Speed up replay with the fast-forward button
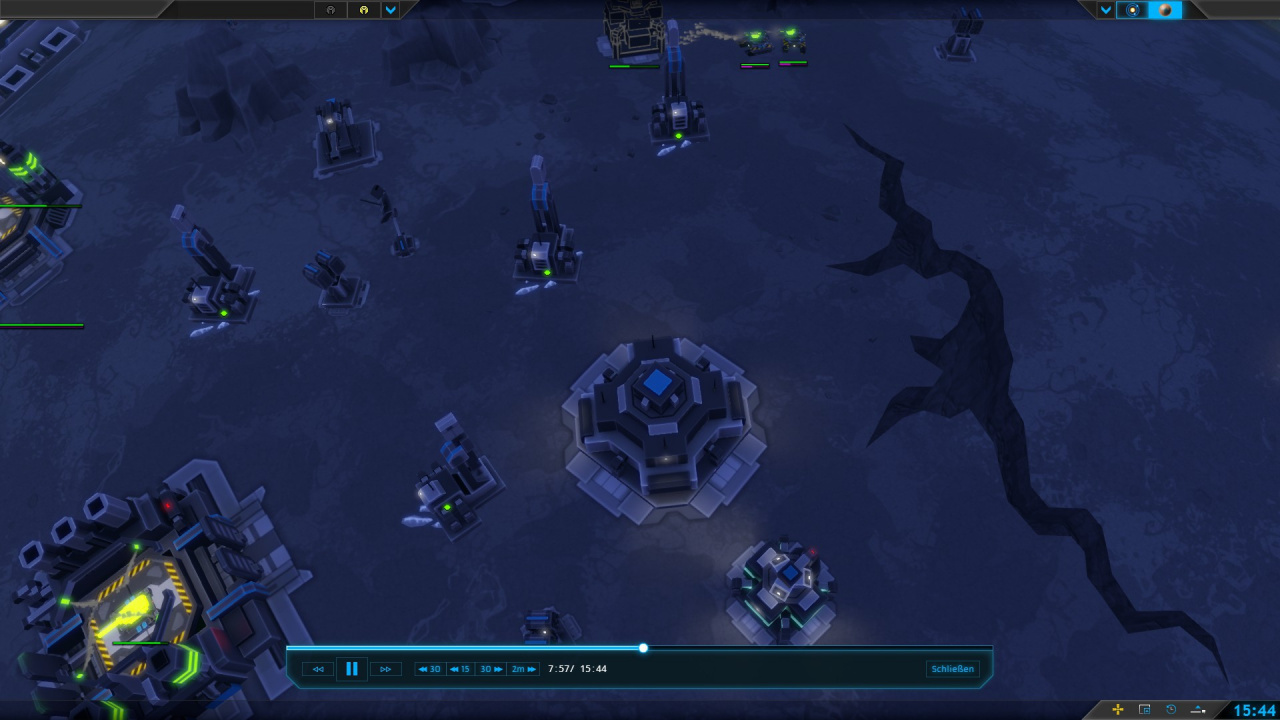This screenshot has height=720, width=1280. point(385,669)
